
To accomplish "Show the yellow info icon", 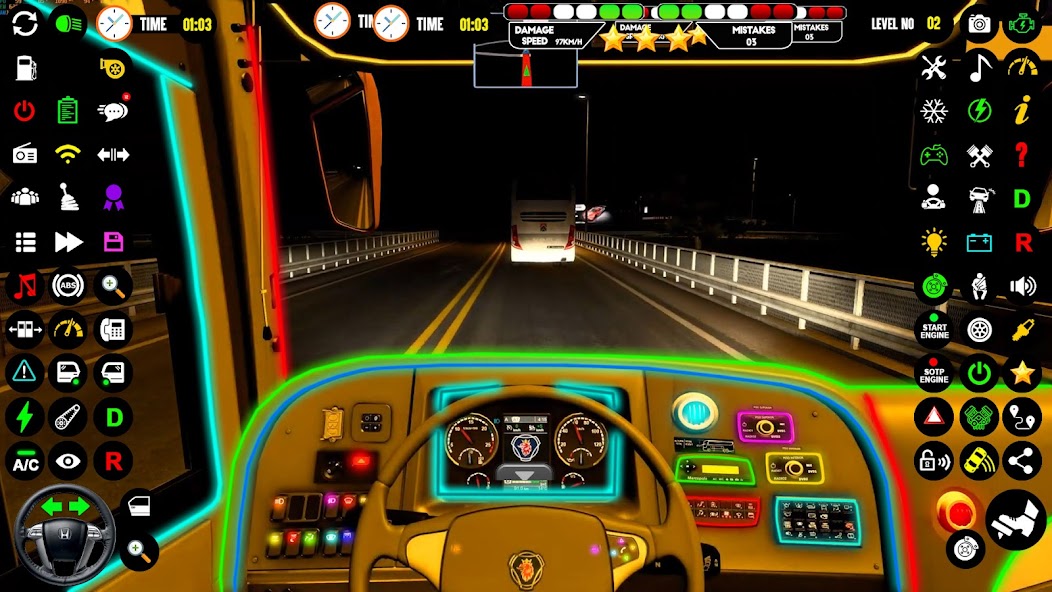I will [1022, 111].
